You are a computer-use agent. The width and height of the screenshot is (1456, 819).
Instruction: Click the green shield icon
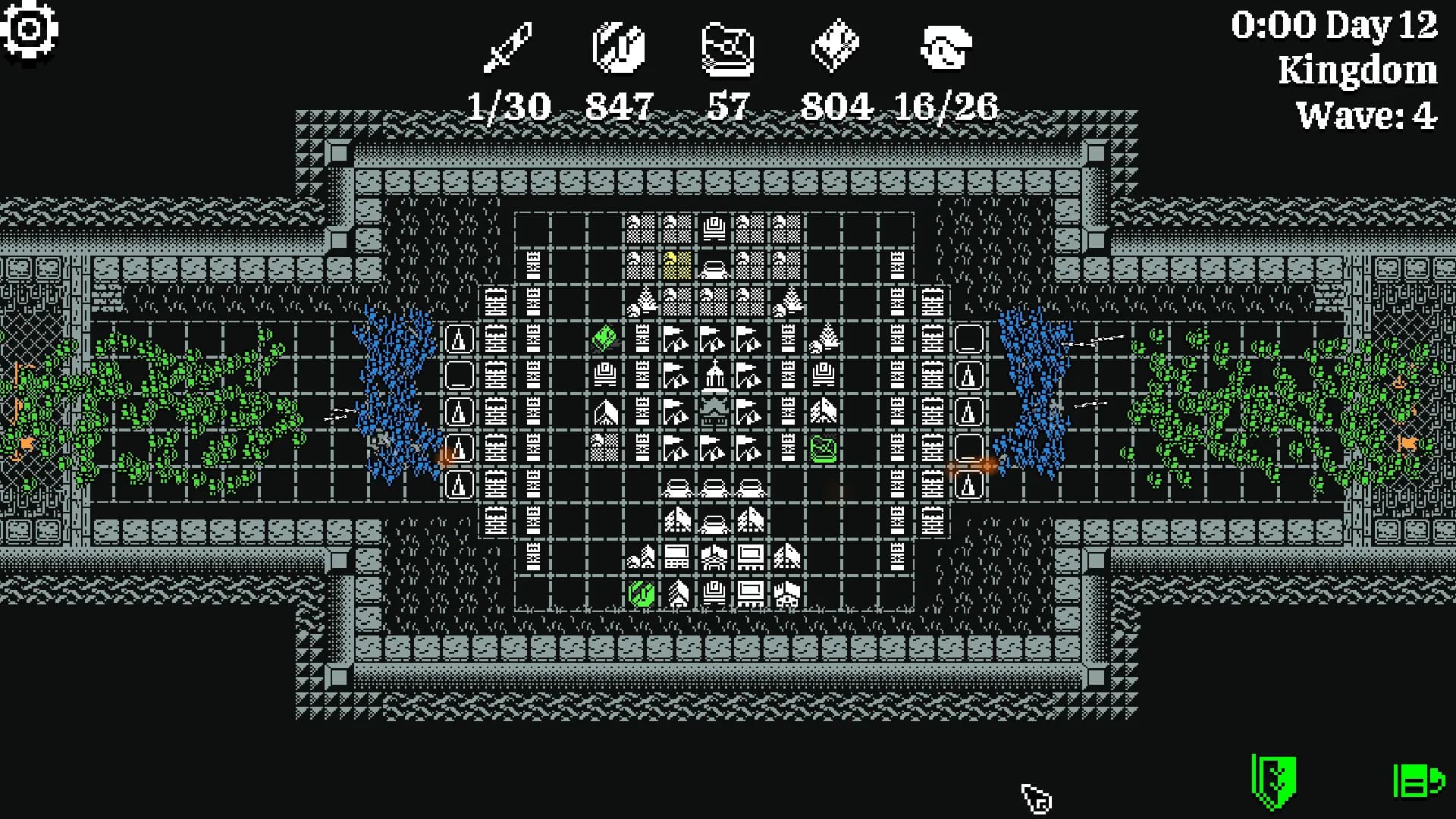(x=1274, y=781)
